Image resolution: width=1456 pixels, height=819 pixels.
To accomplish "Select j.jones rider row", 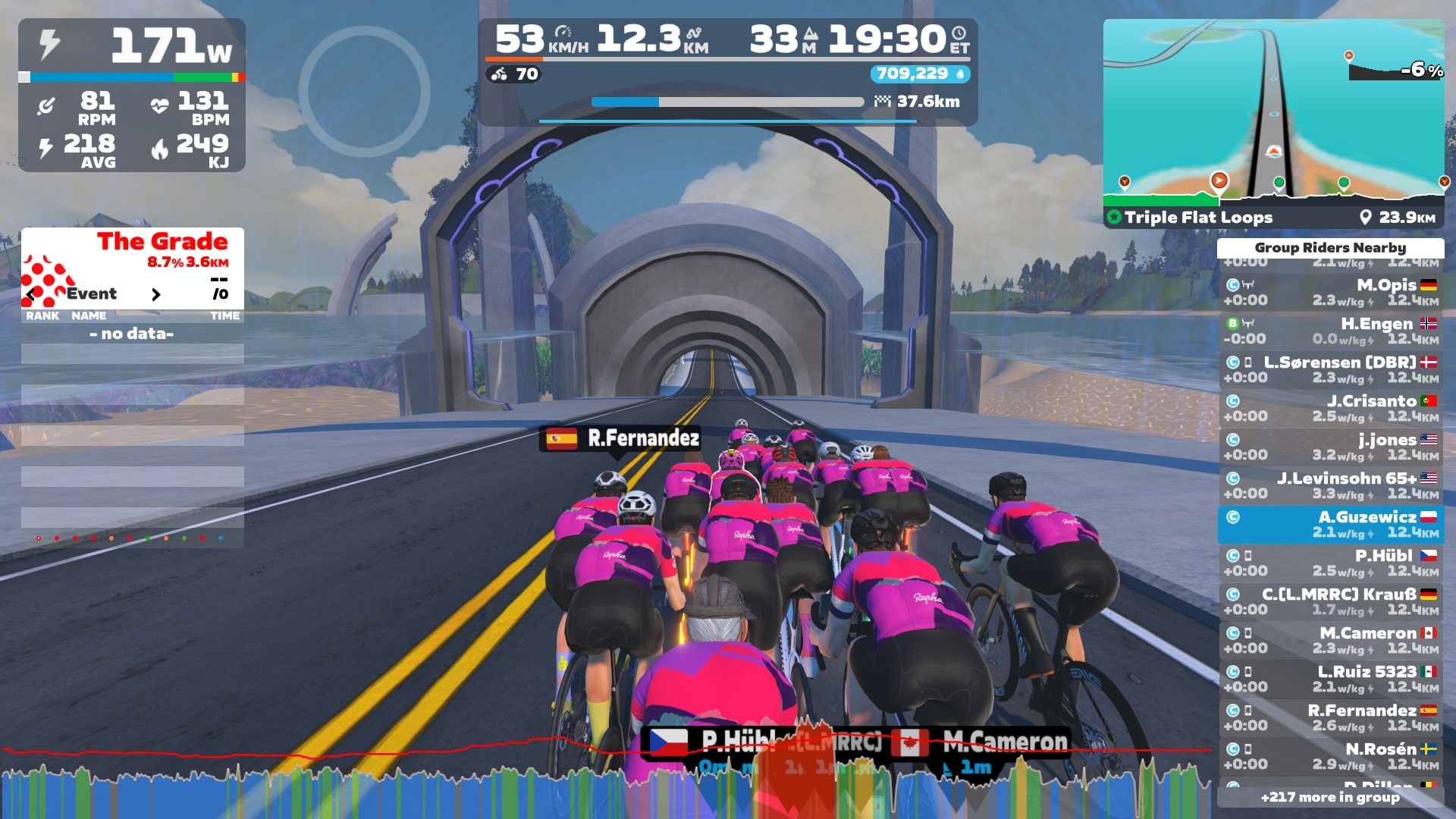I will tap(1331, 447).
